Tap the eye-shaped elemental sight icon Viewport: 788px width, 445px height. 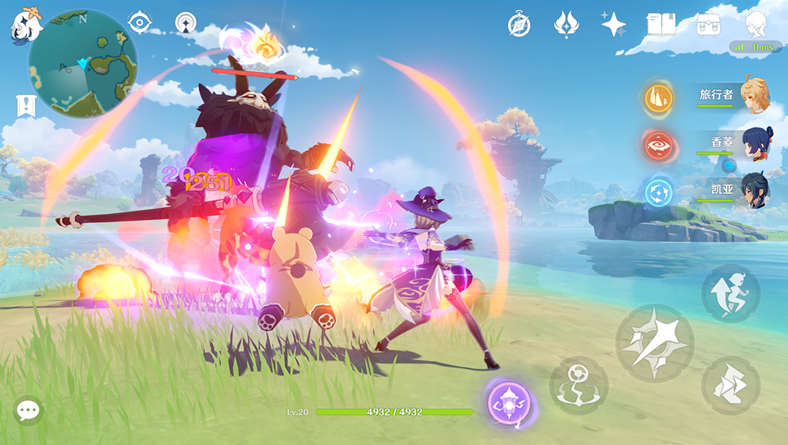[140, 22]
